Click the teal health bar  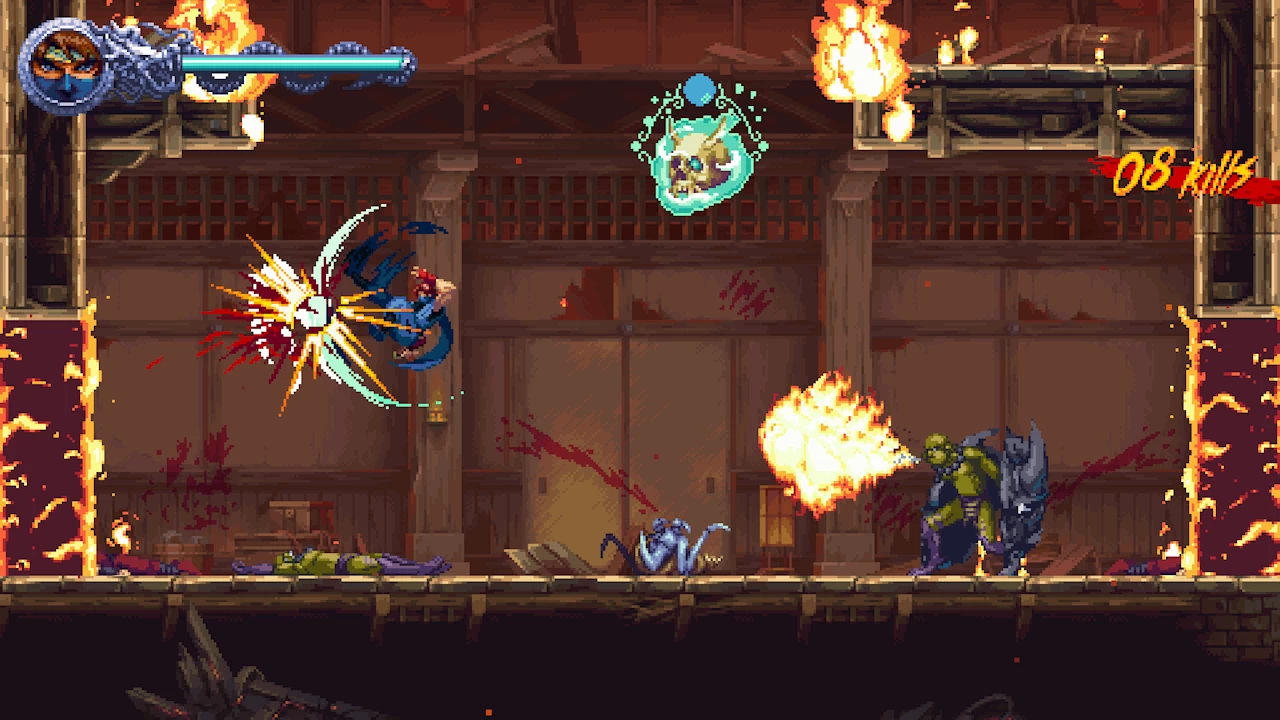[290, 60]
